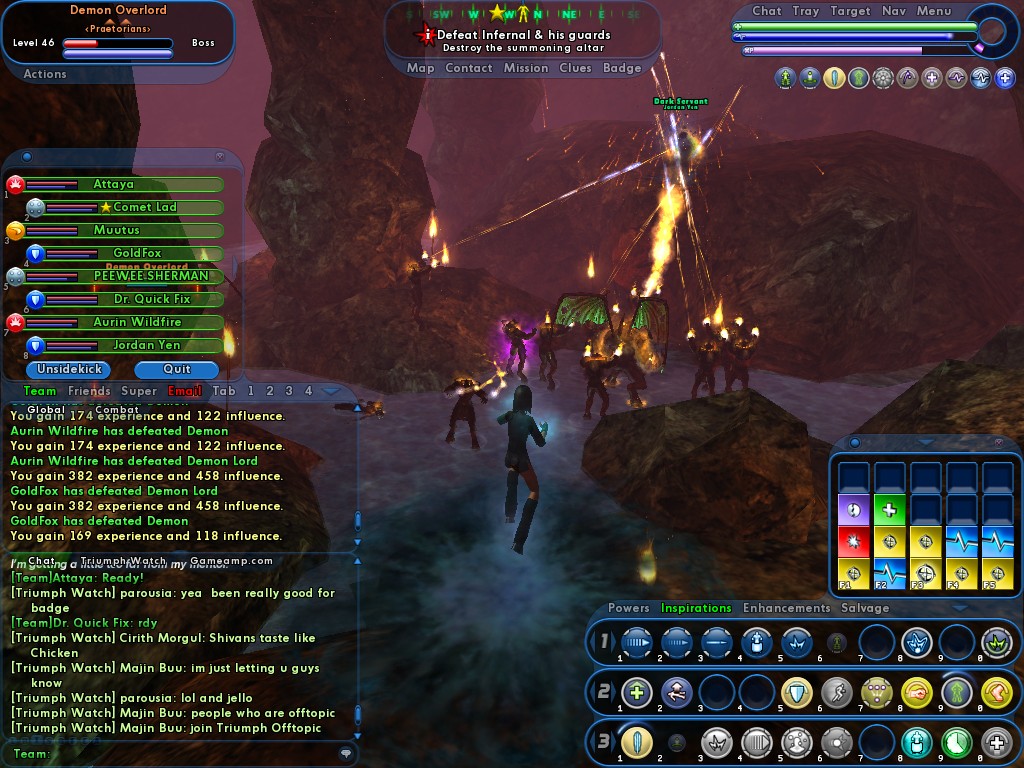Switch to the Super tab
This screenshot has width=1024, height=768.
click(139, 391)
